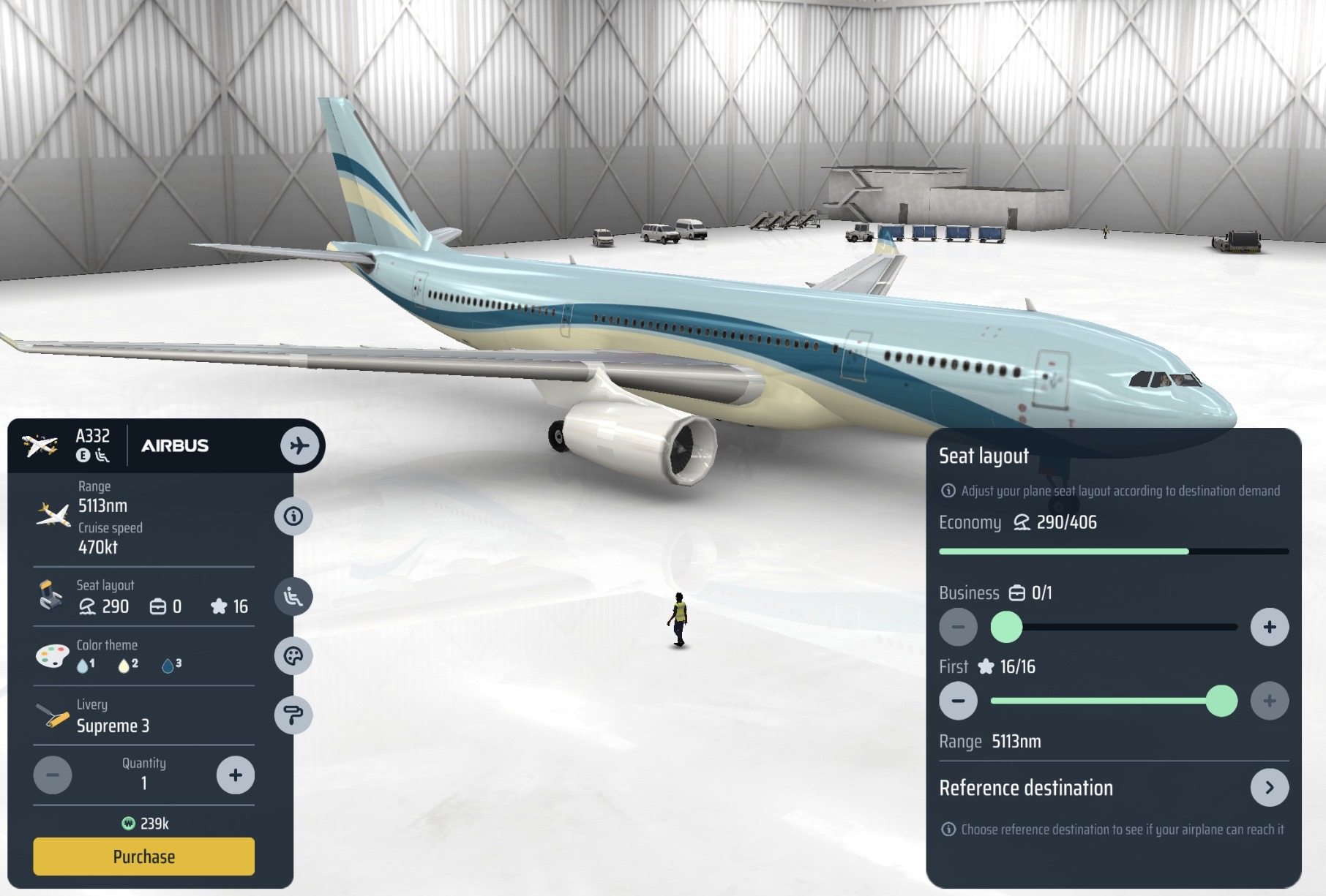
Task: Decrease the purchase quantity
Action: tap(53, 775)
